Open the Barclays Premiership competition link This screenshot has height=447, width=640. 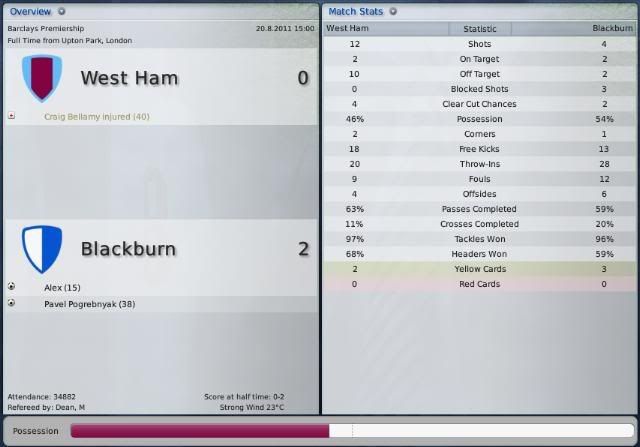coord(46,29)
